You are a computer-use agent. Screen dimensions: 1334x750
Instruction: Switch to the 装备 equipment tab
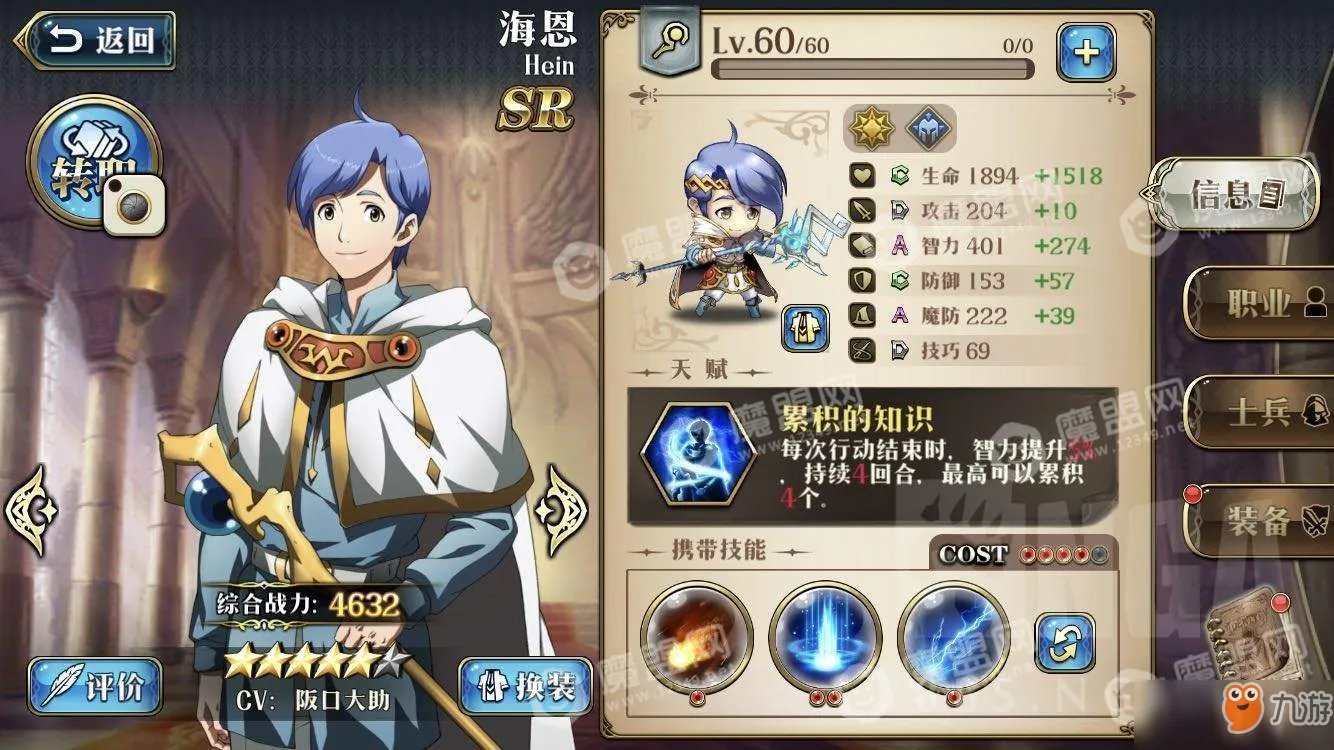point(1260,521)
